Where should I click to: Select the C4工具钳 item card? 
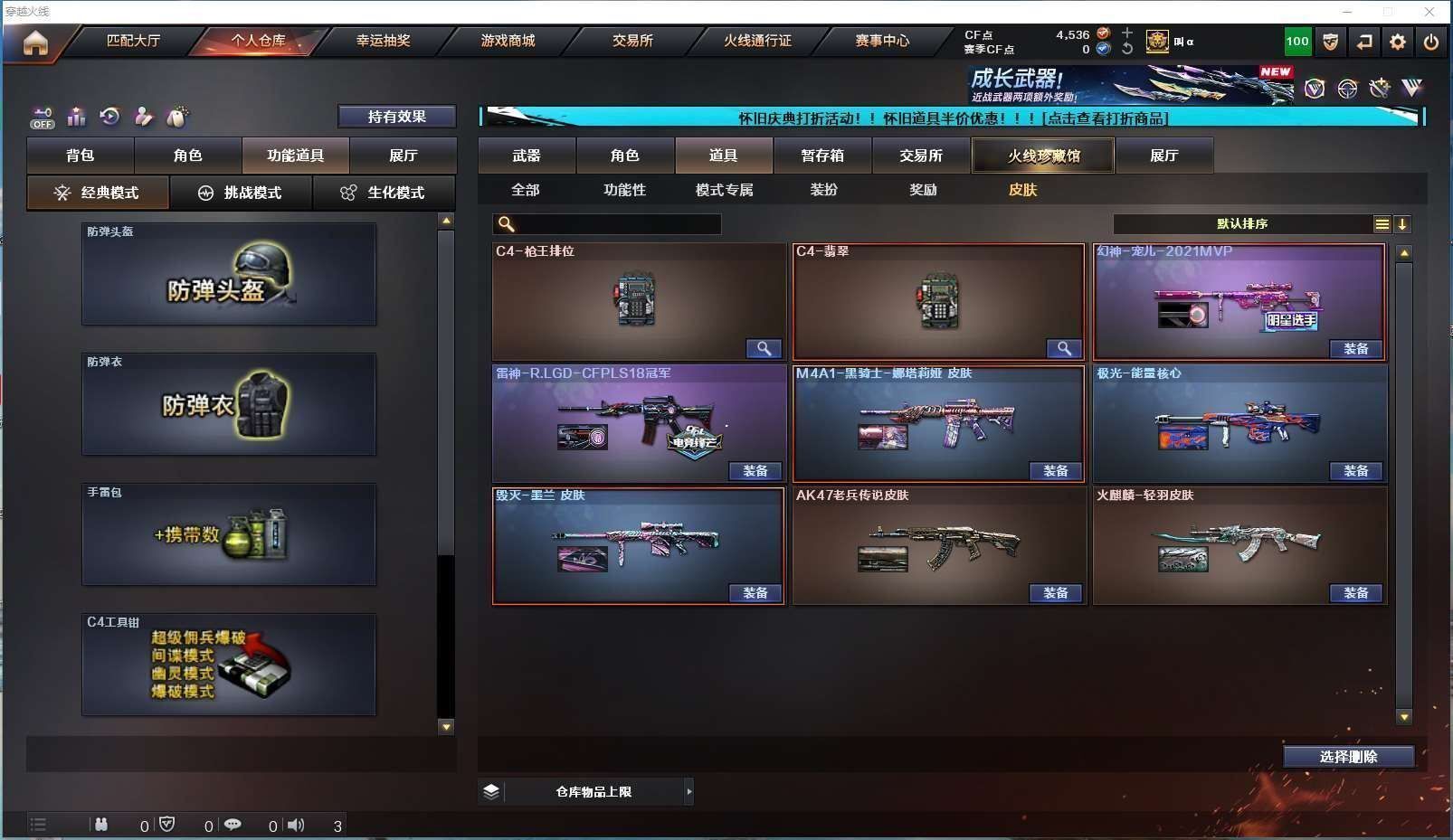click(x=229, y=665)
